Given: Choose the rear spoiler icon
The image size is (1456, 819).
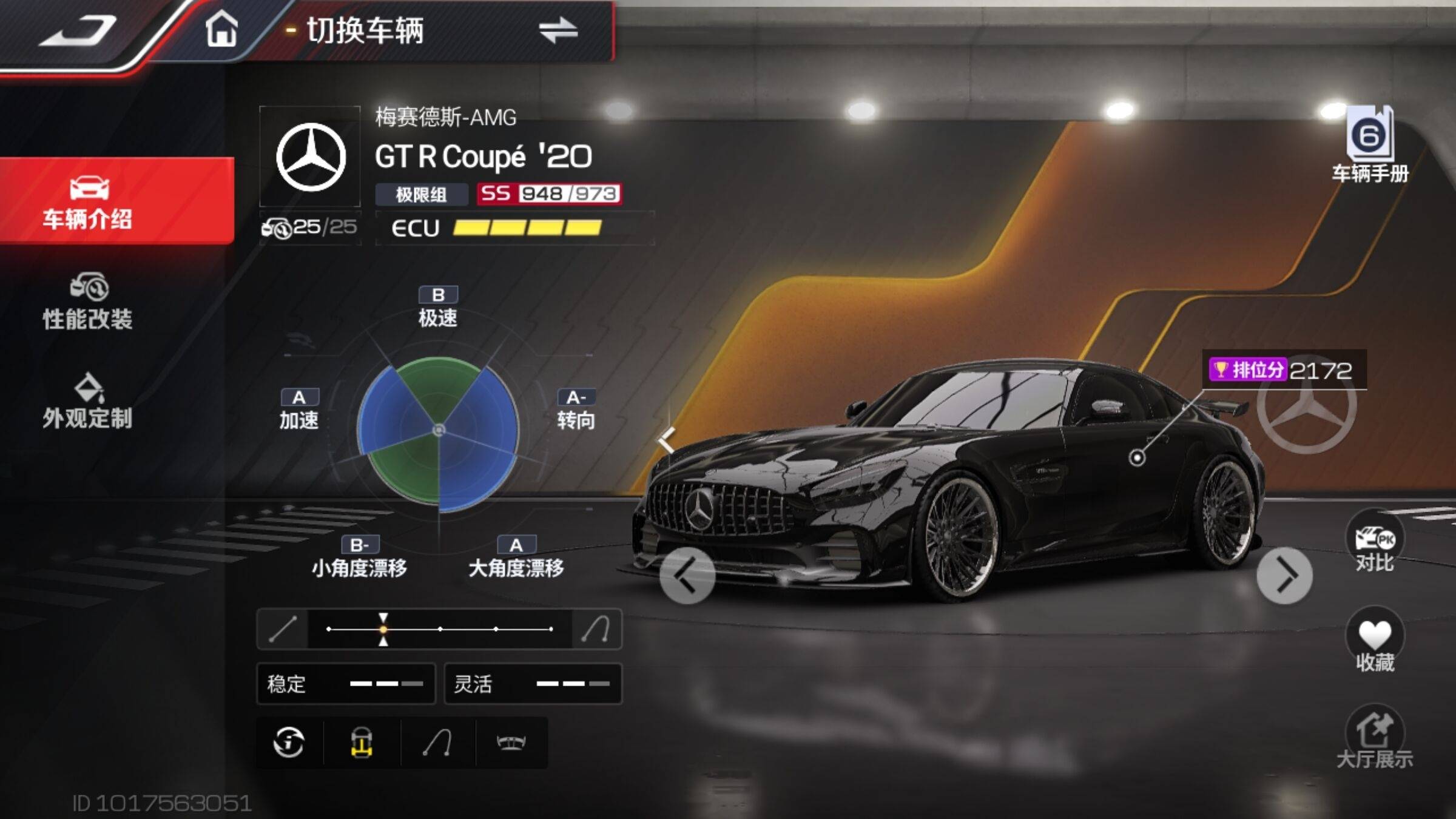Looking at the screenshot, I should pyautogui.click(x=511, y=743).
